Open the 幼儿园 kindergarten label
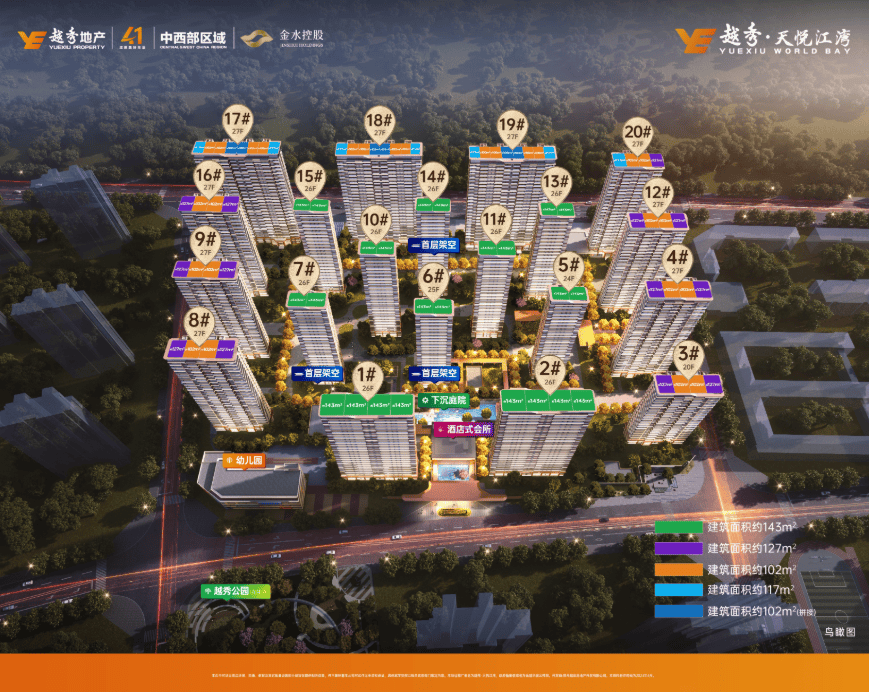 pos(241,461)
